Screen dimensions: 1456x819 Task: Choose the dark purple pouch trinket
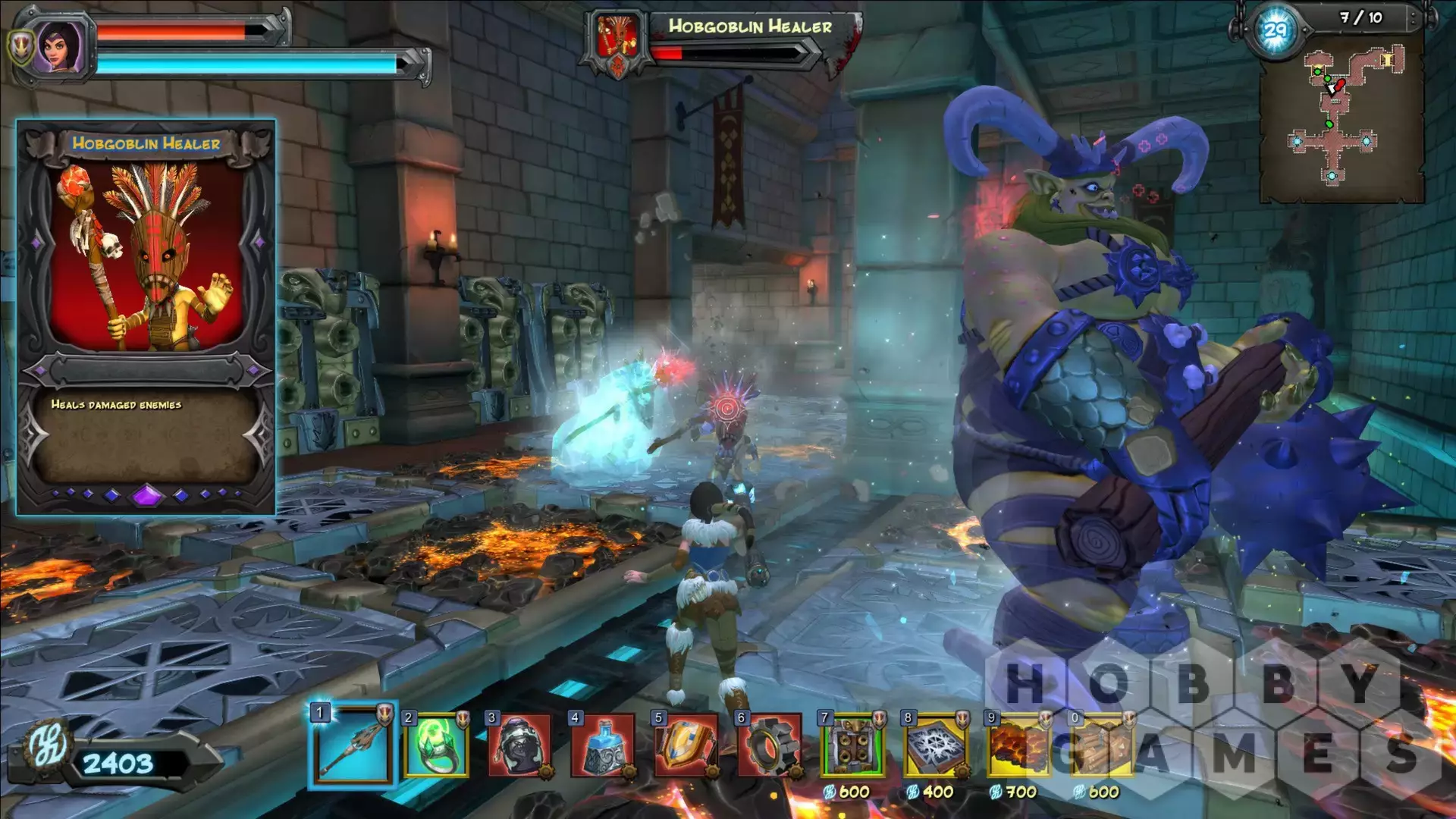pyautogui.click(x=519, y=746)
